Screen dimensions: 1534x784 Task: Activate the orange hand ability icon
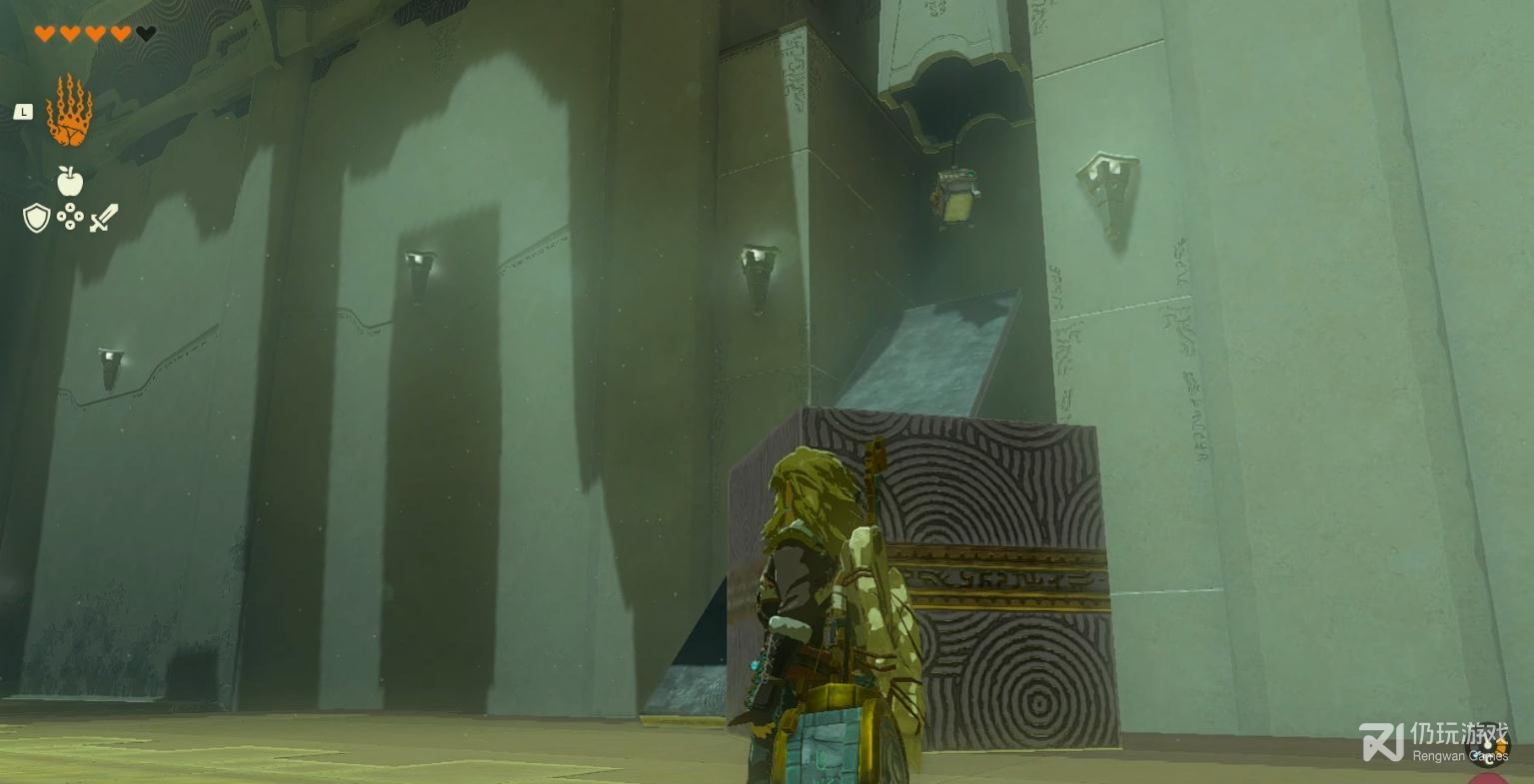coord(69,111)
